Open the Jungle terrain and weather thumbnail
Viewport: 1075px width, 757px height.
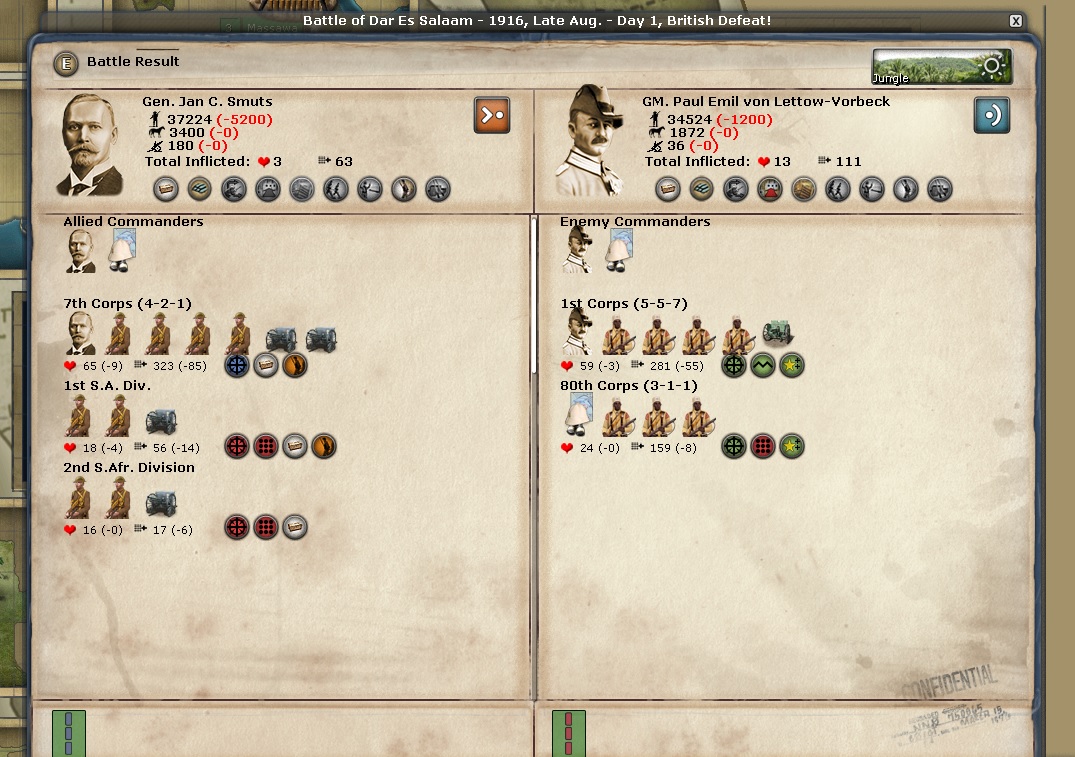tap(941, 67)
